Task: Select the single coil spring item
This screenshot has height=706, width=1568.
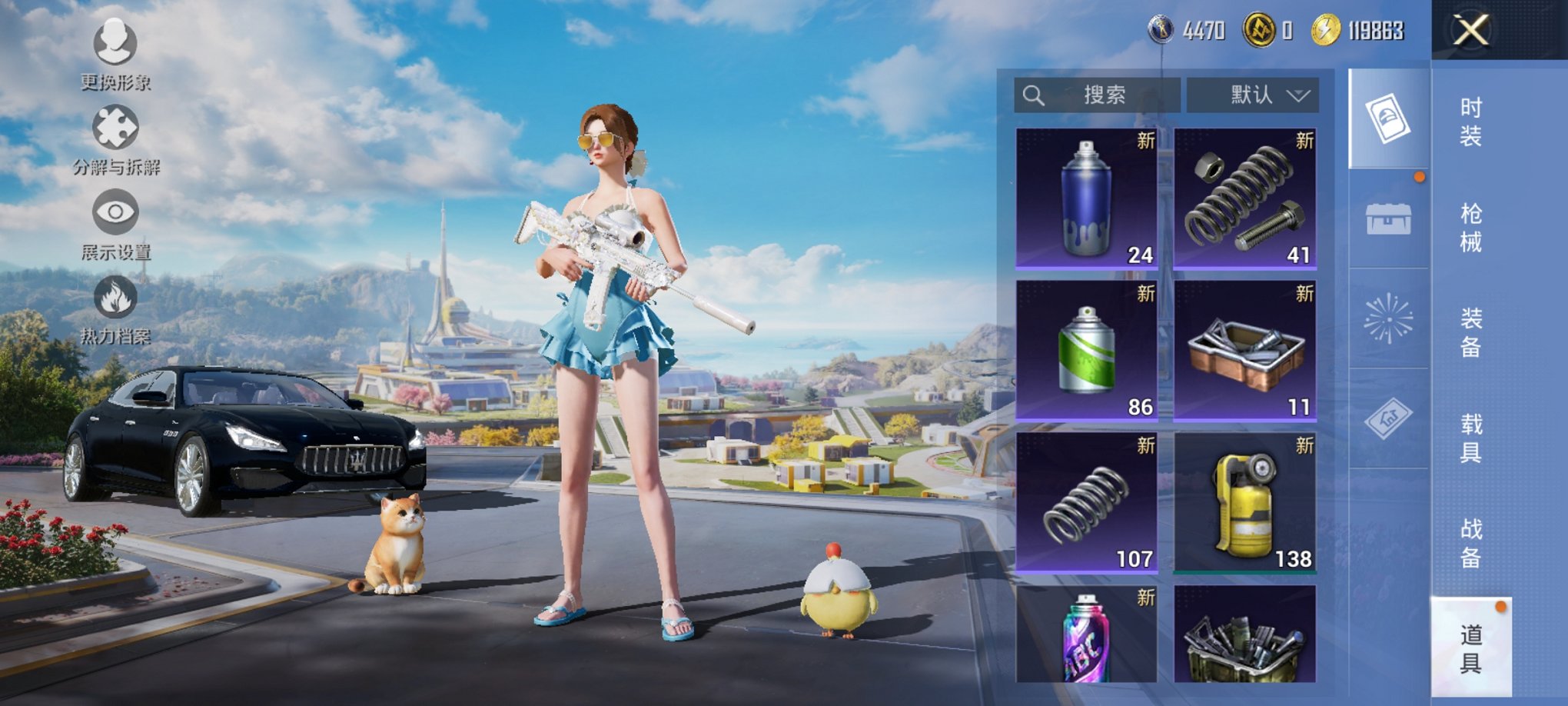Action: click(x=1086, y=502)
